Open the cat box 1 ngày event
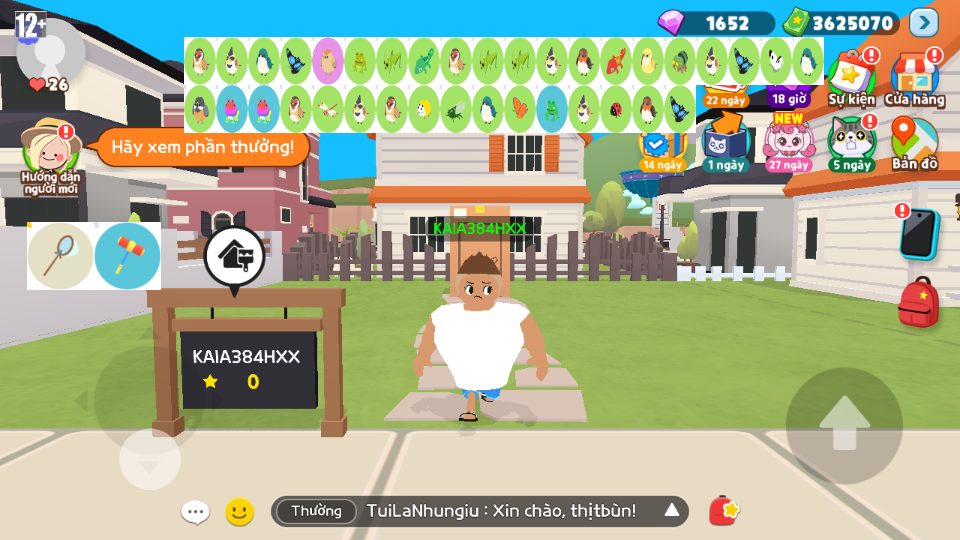Image resolution: width=960 pixels, height=540 pixels. [725, 143]
